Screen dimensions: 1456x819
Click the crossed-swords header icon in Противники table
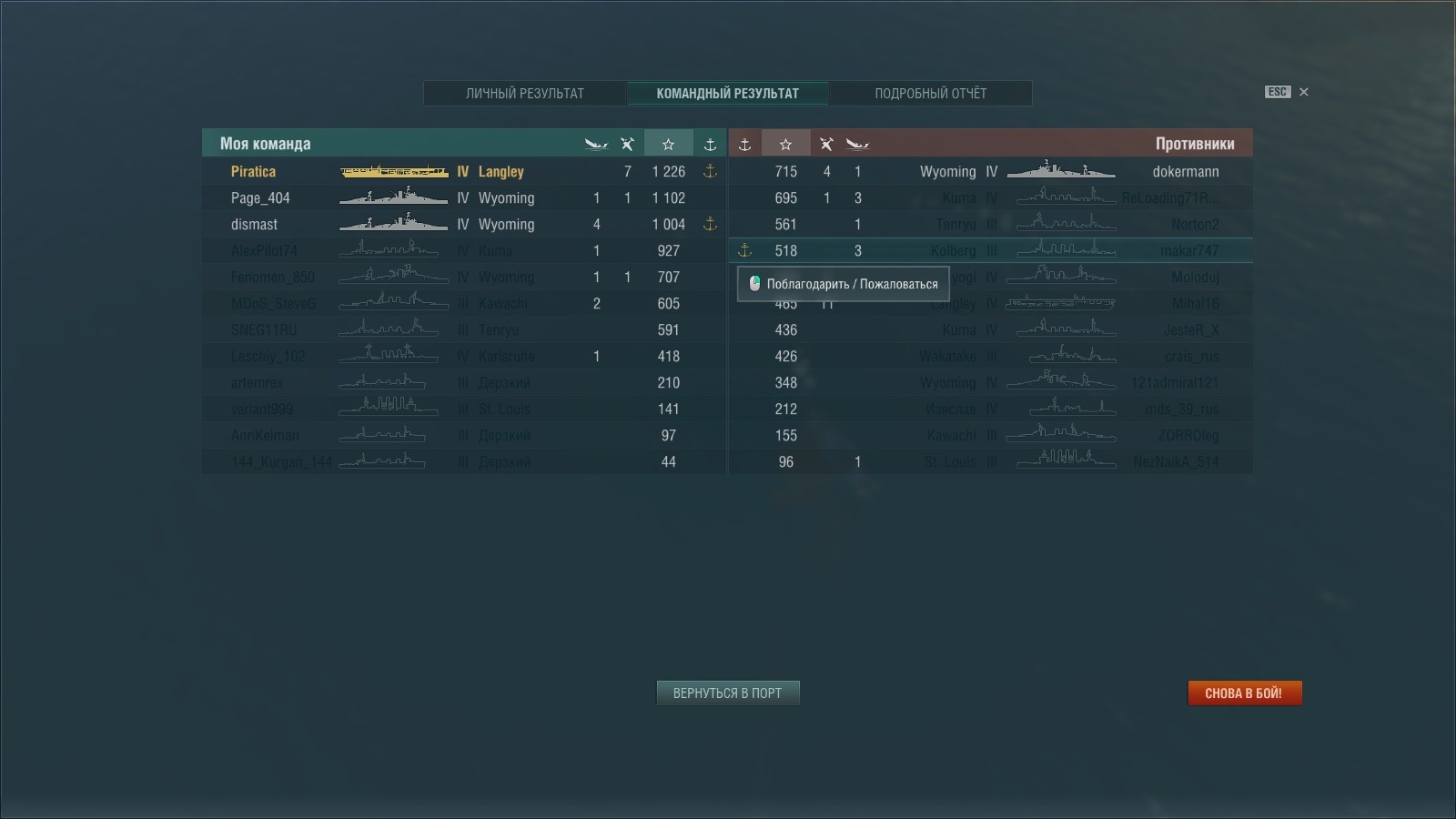825,143
